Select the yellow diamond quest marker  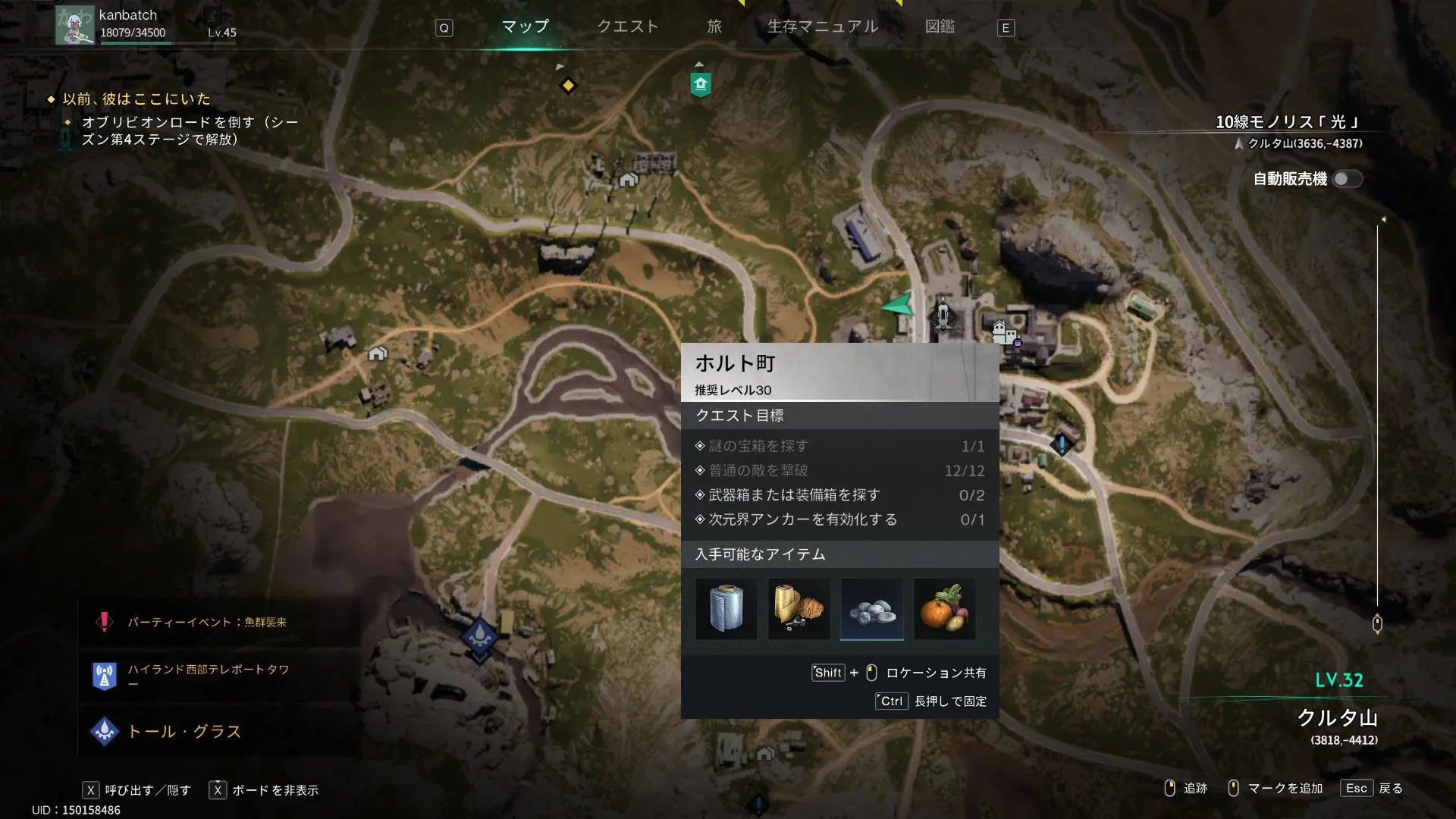[568, 85]
